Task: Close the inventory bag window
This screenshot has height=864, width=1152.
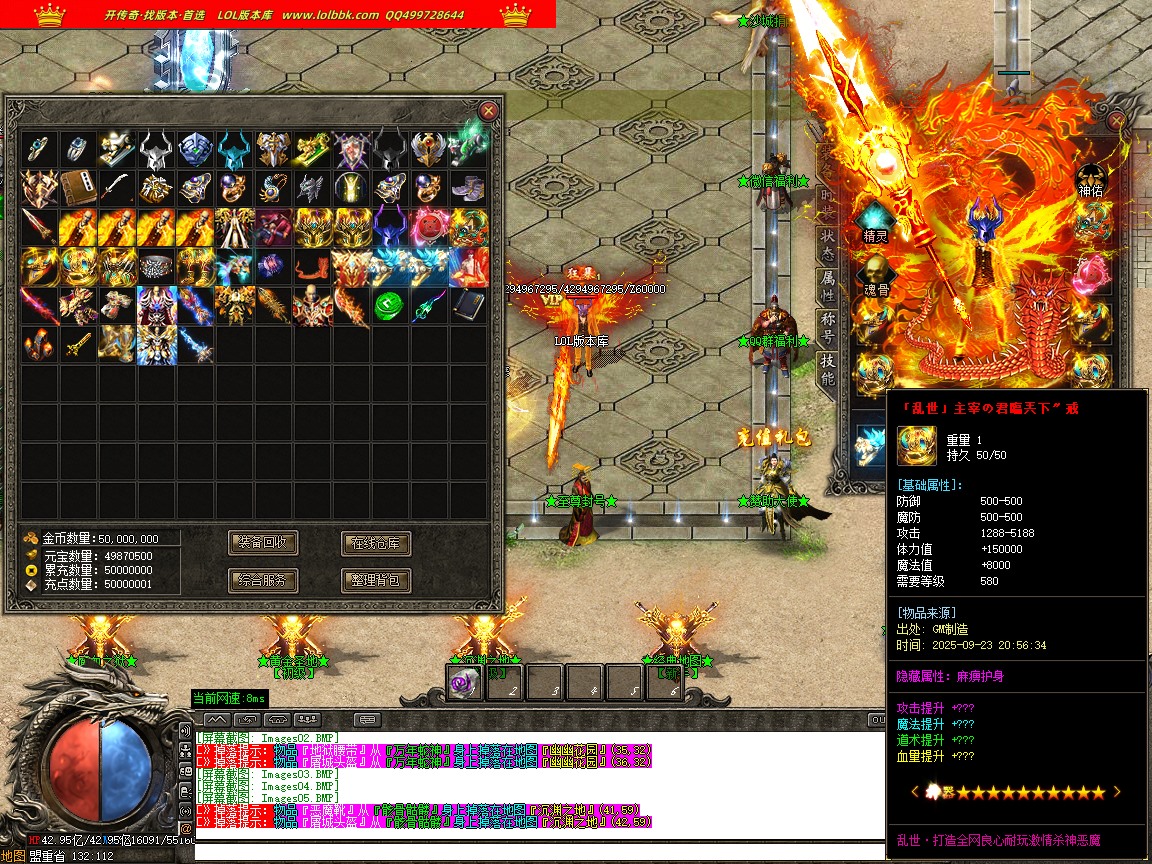Action: (x=488, y=111)
